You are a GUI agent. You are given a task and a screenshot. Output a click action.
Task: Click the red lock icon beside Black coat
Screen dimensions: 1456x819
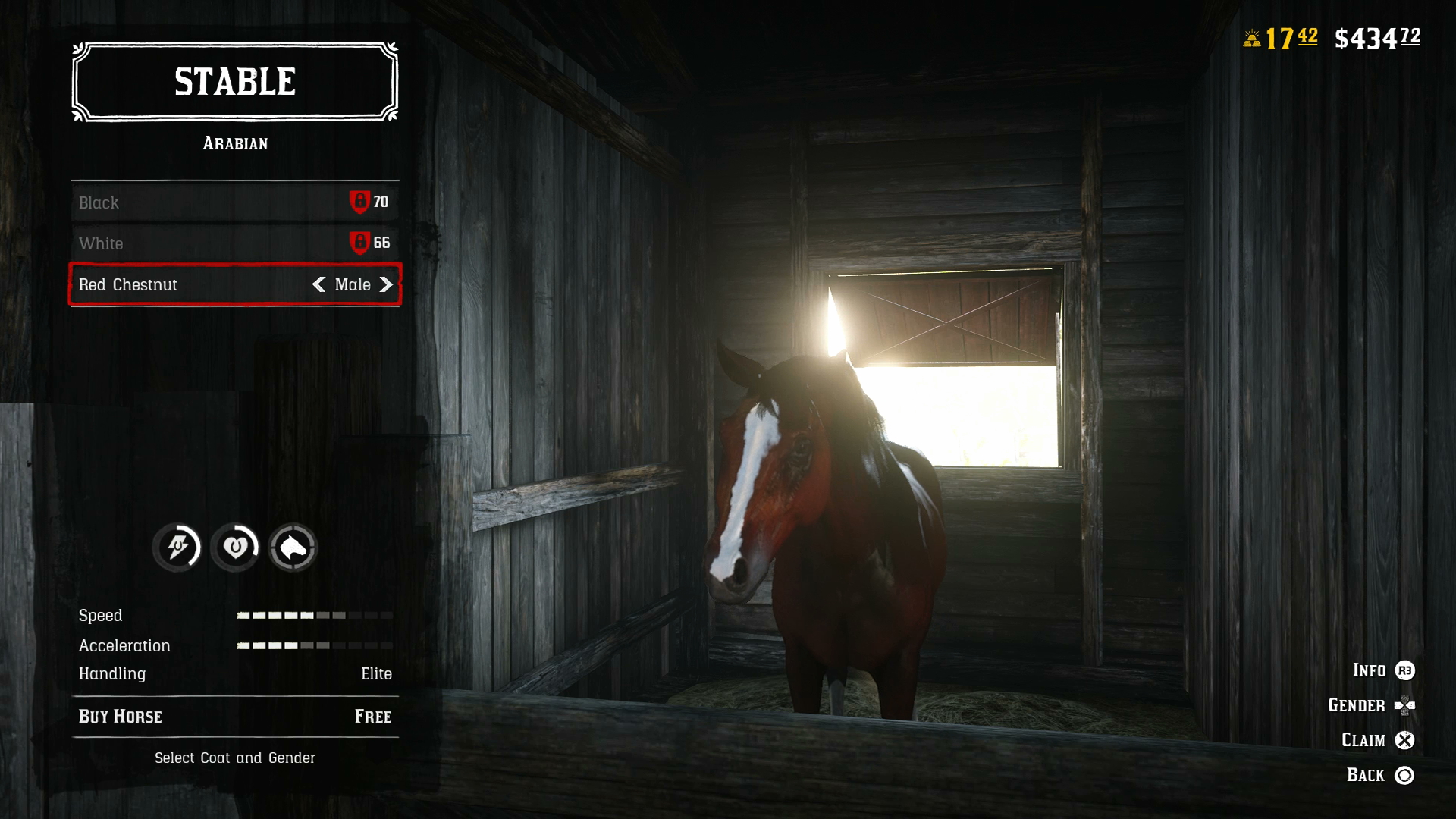click(x=361, y=202)
